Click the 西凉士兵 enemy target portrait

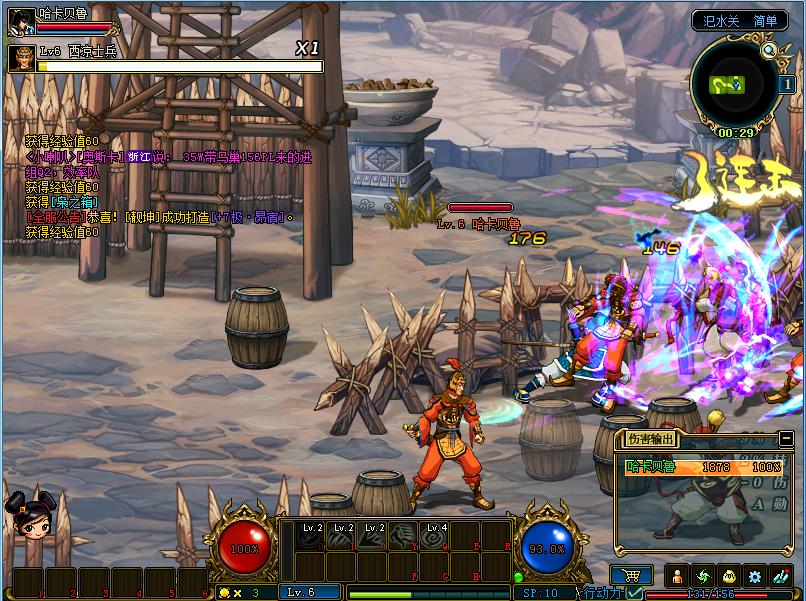pos(21,58)
